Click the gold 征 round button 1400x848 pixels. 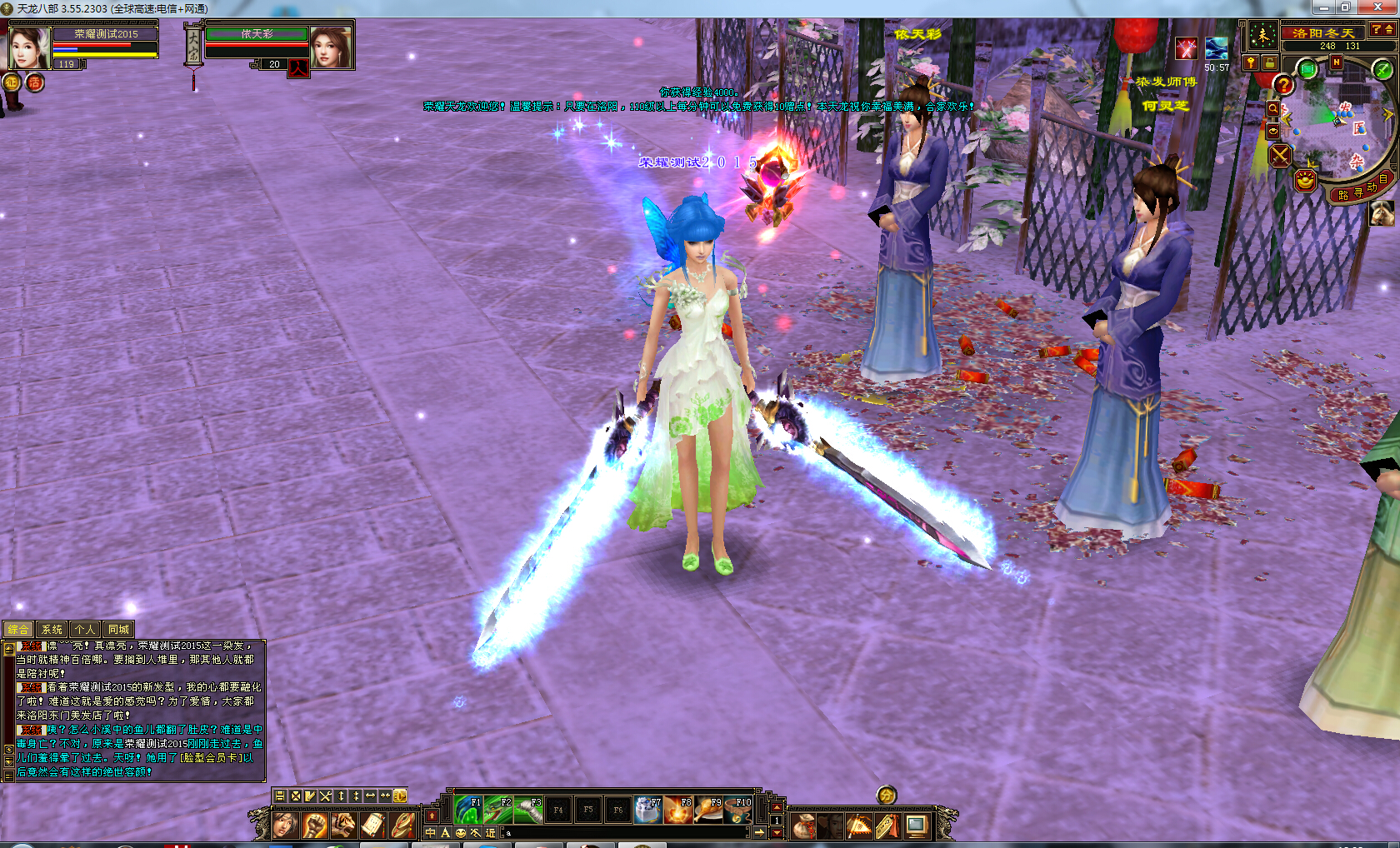(12, 82)
